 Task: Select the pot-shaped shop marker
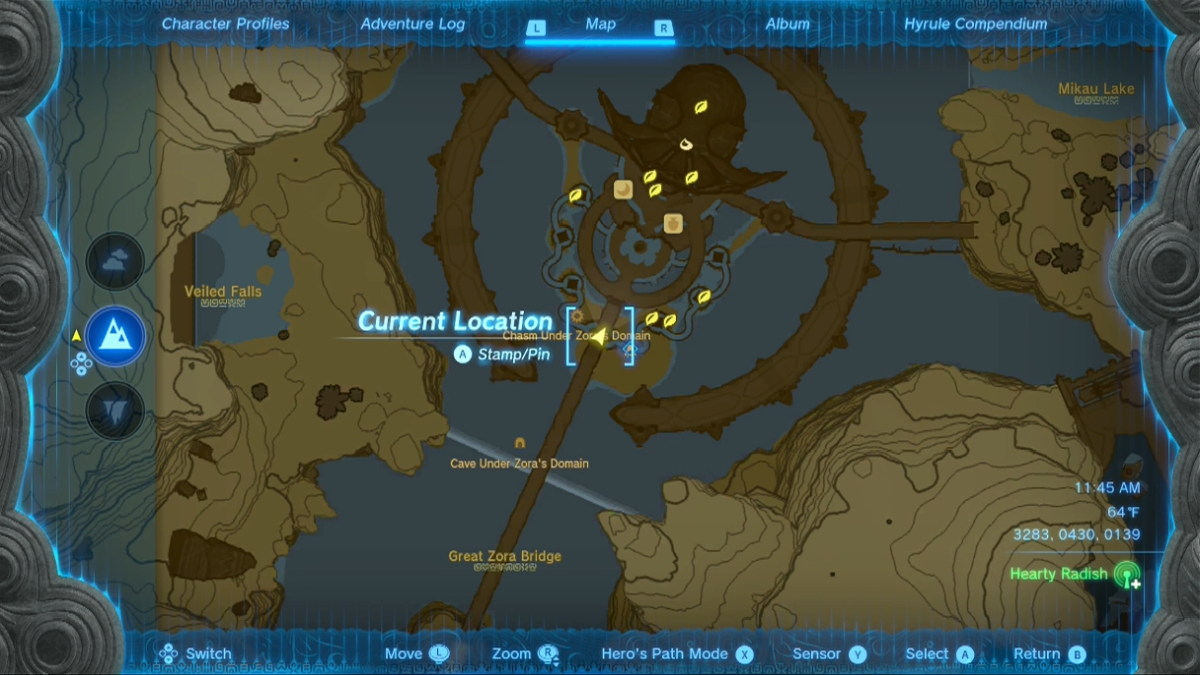[673, 223]
